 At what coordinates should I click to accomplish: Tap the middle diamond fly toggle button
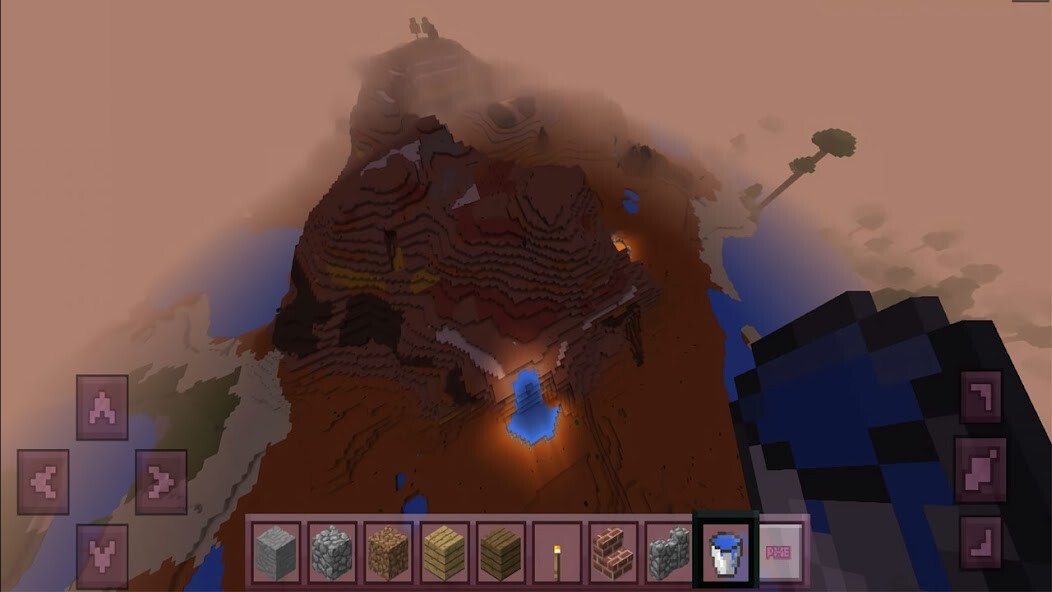click(980, 470)
